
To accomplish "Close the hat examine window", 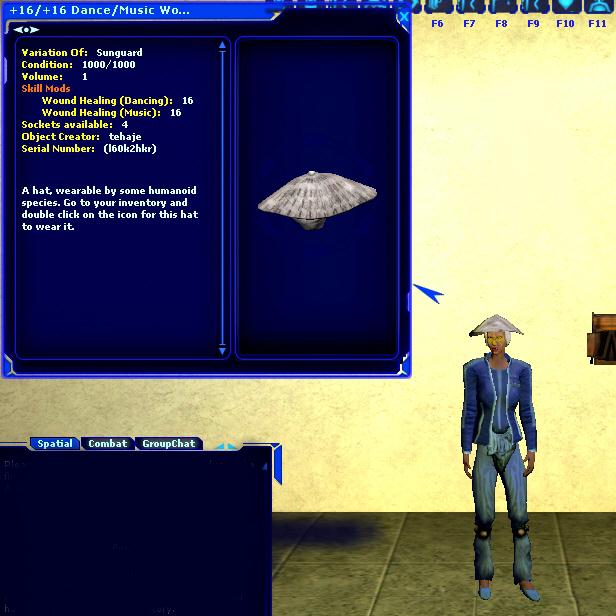I will pyautogui.click(x=402, y=17).
